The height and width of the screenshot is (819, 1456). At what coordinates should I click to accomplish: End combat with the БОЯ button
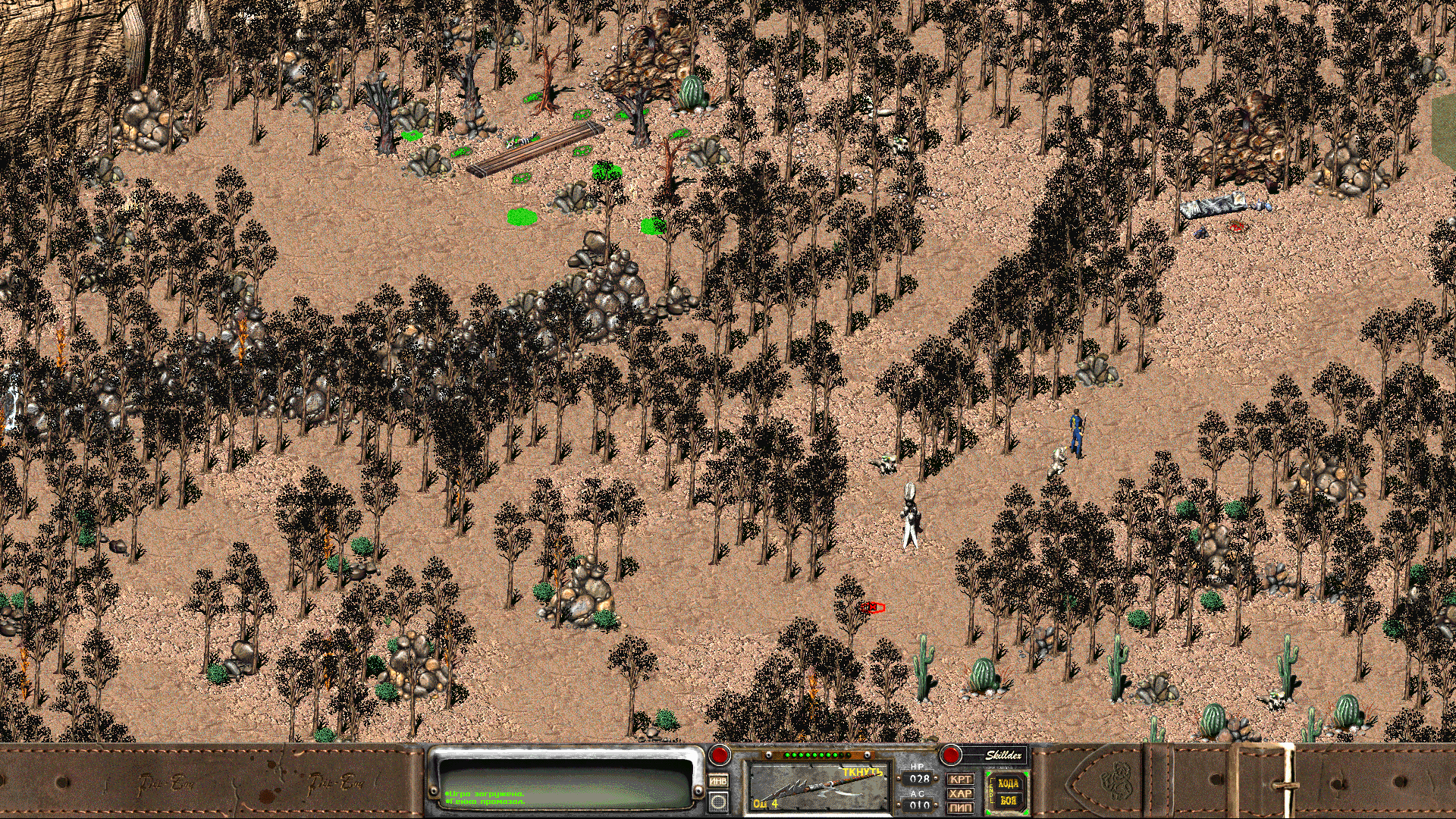(1009, 801)
